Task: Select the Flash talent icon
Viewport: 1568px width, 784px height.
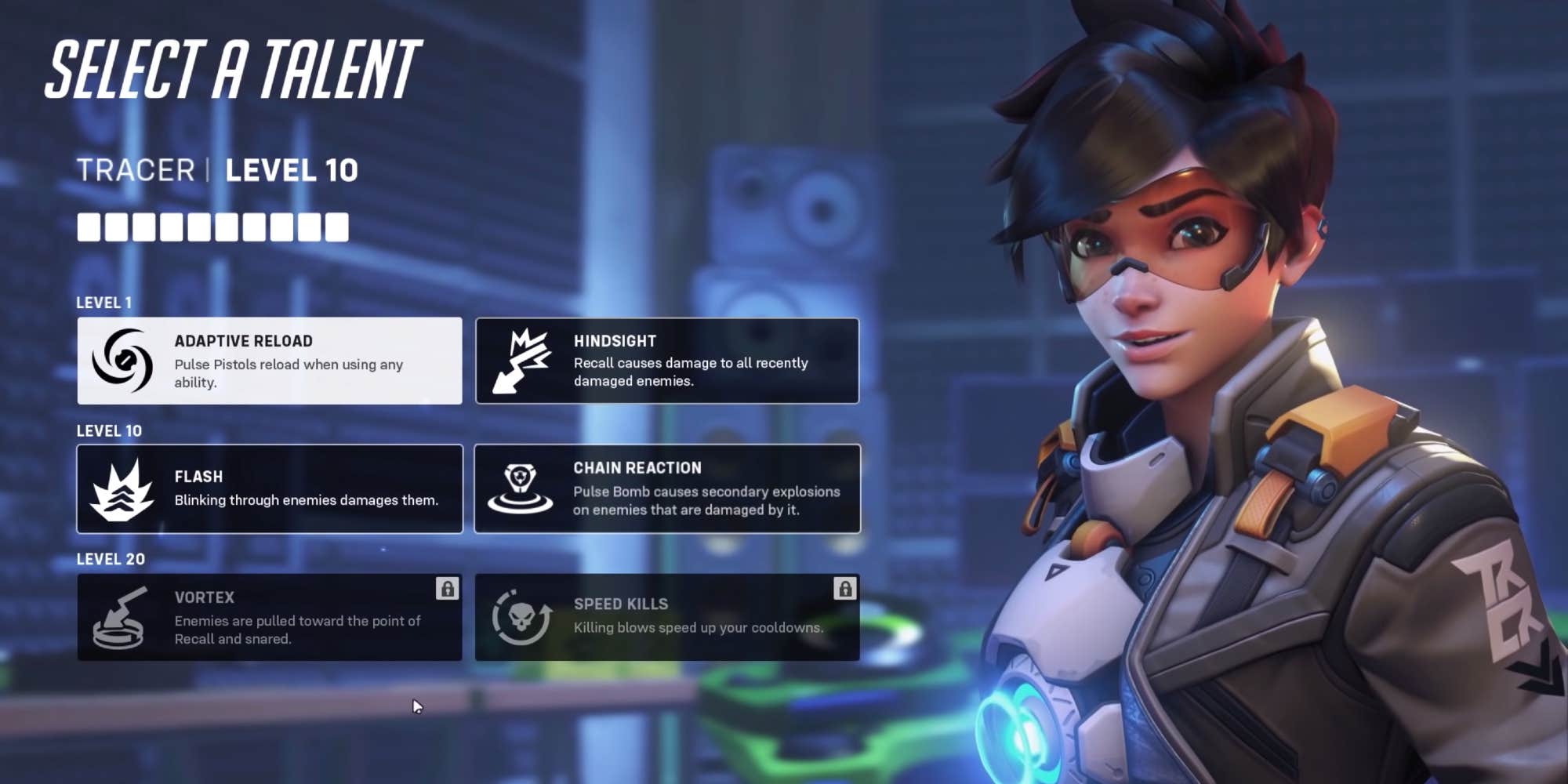Action: [124, 488]
